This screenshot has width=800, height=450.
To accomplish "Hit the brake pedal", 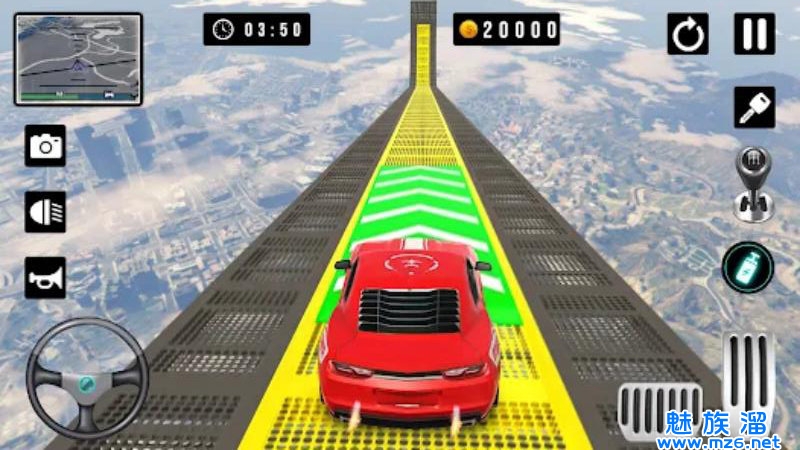I will [659, 410].
